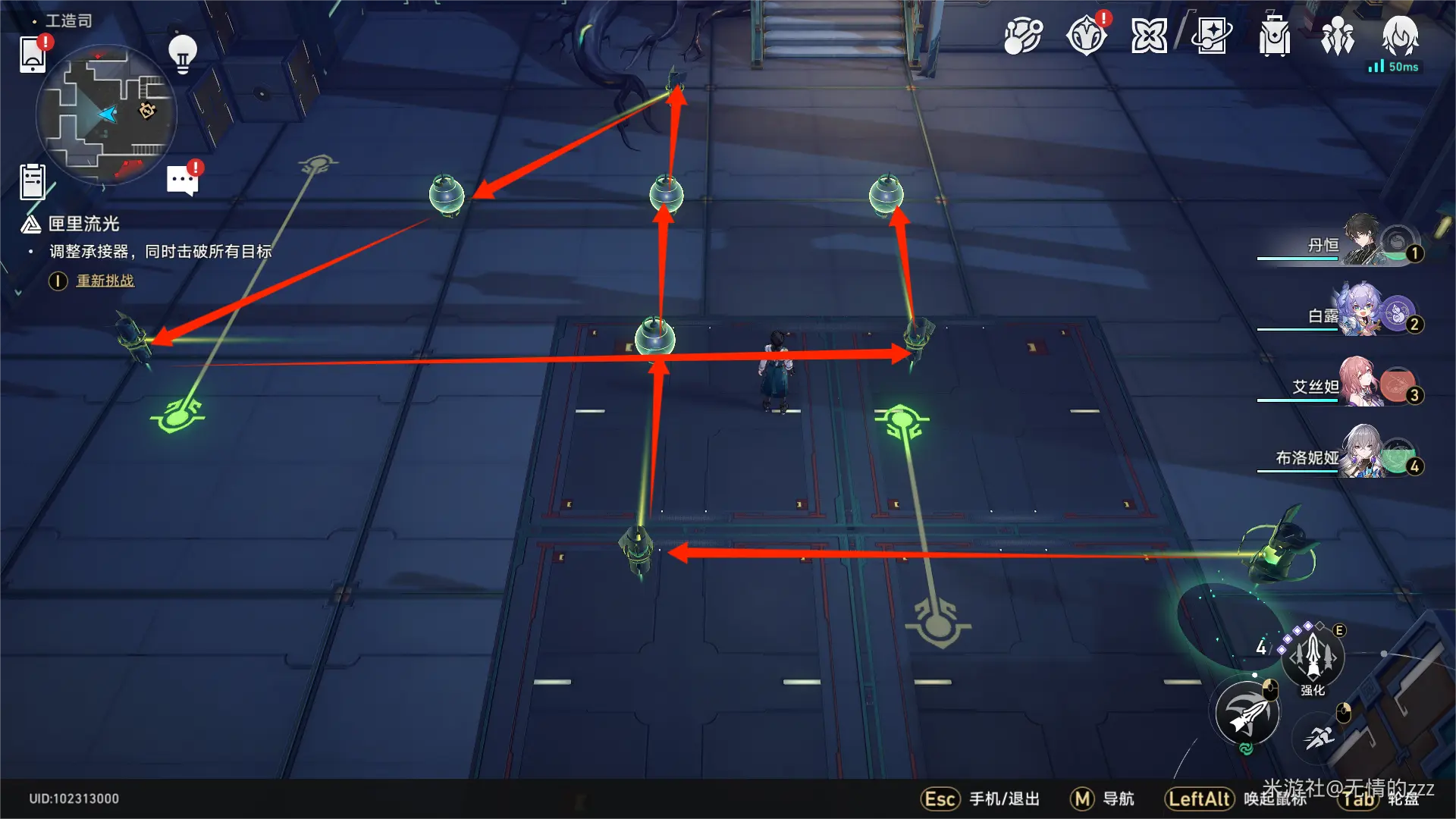The width and height of the screenshot is (1456, 819).
Task: Open the circular minimap
Action: [106, 115]
